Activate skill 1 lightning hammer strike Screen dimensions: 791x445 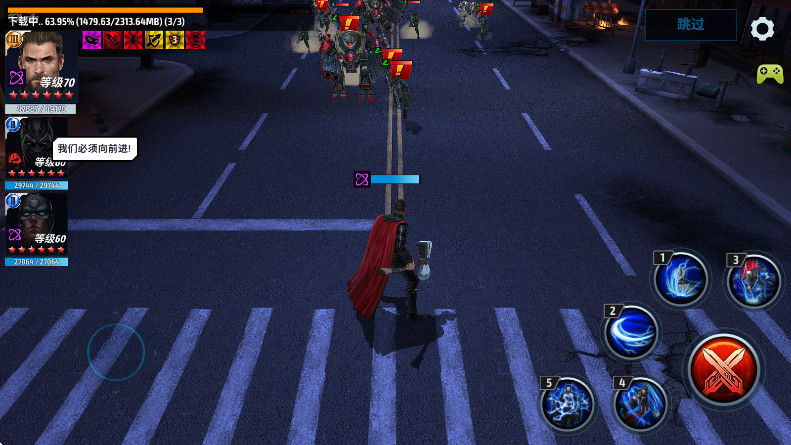(682, 279)
